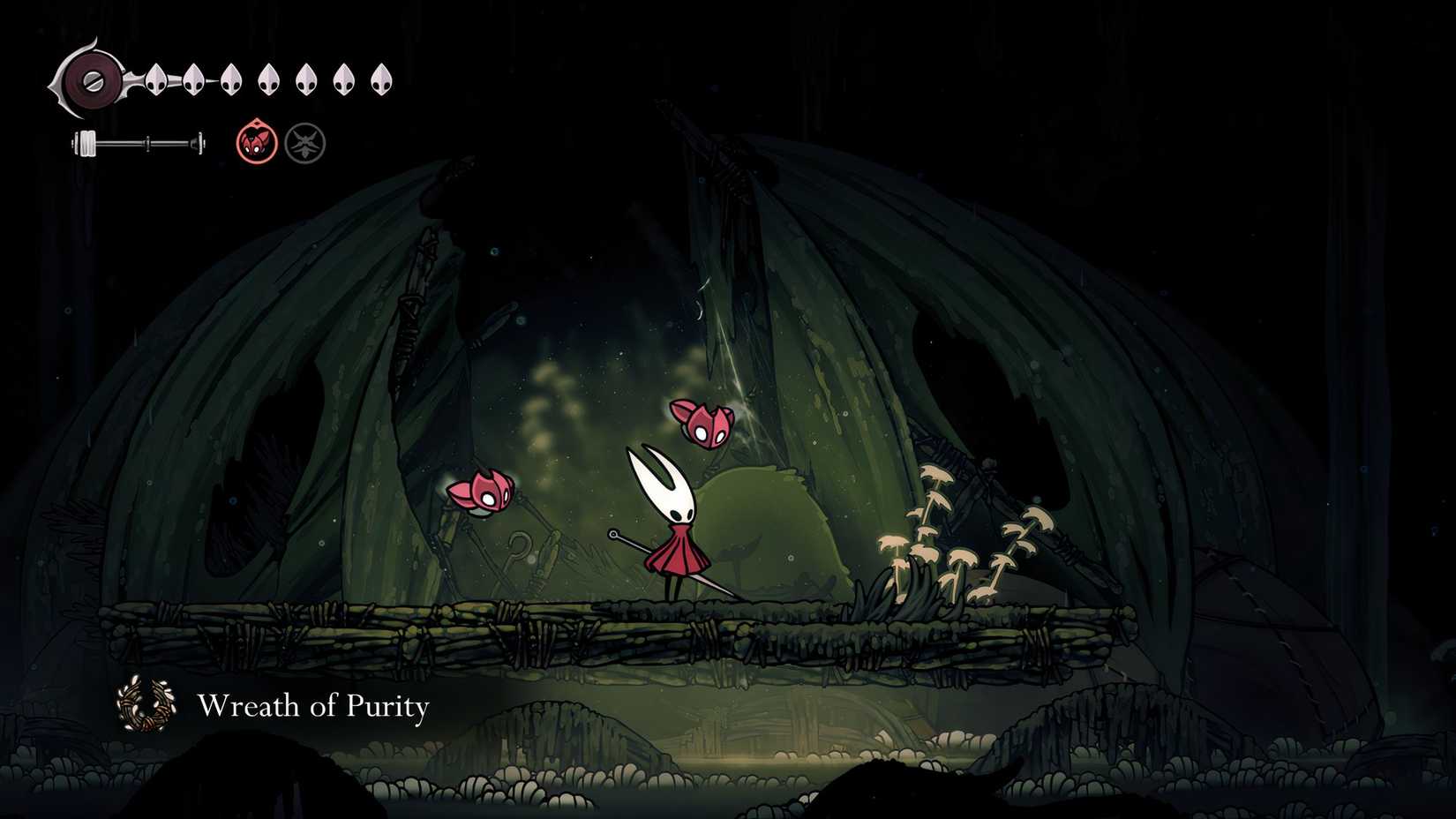Screen dimensions: 1456x819
Task: Click the first white mask in the health bar
Action: pos(154,80)
